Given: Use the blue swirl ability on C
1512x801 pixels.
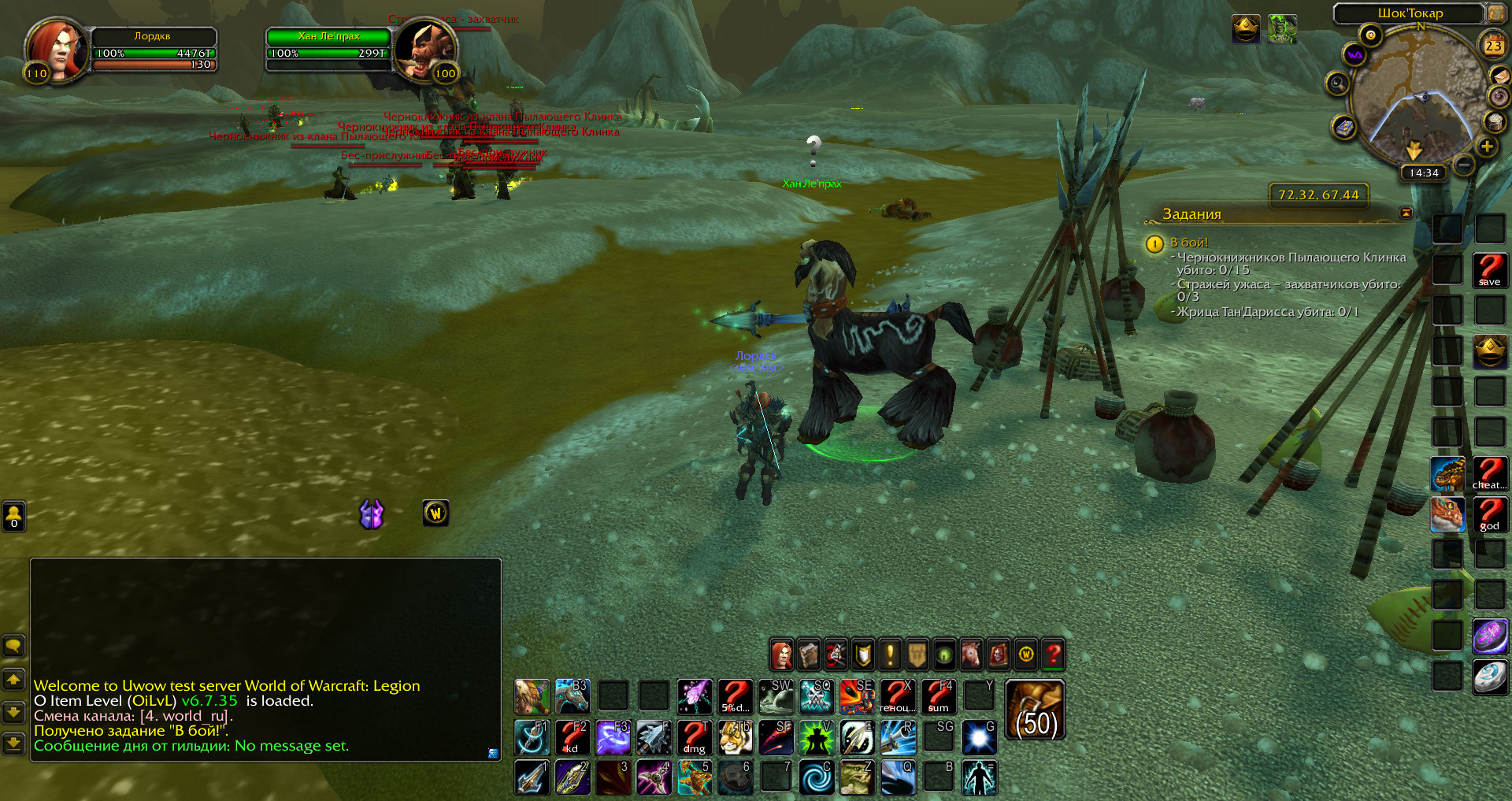Looking at the screenshot, I should [x=817, y=777].
